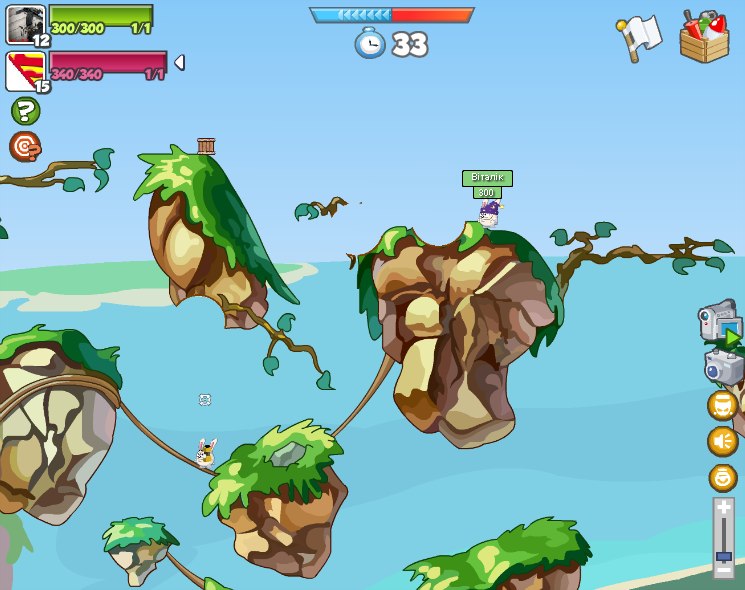Take a screenshot with the photo camera

pos(722,366)
